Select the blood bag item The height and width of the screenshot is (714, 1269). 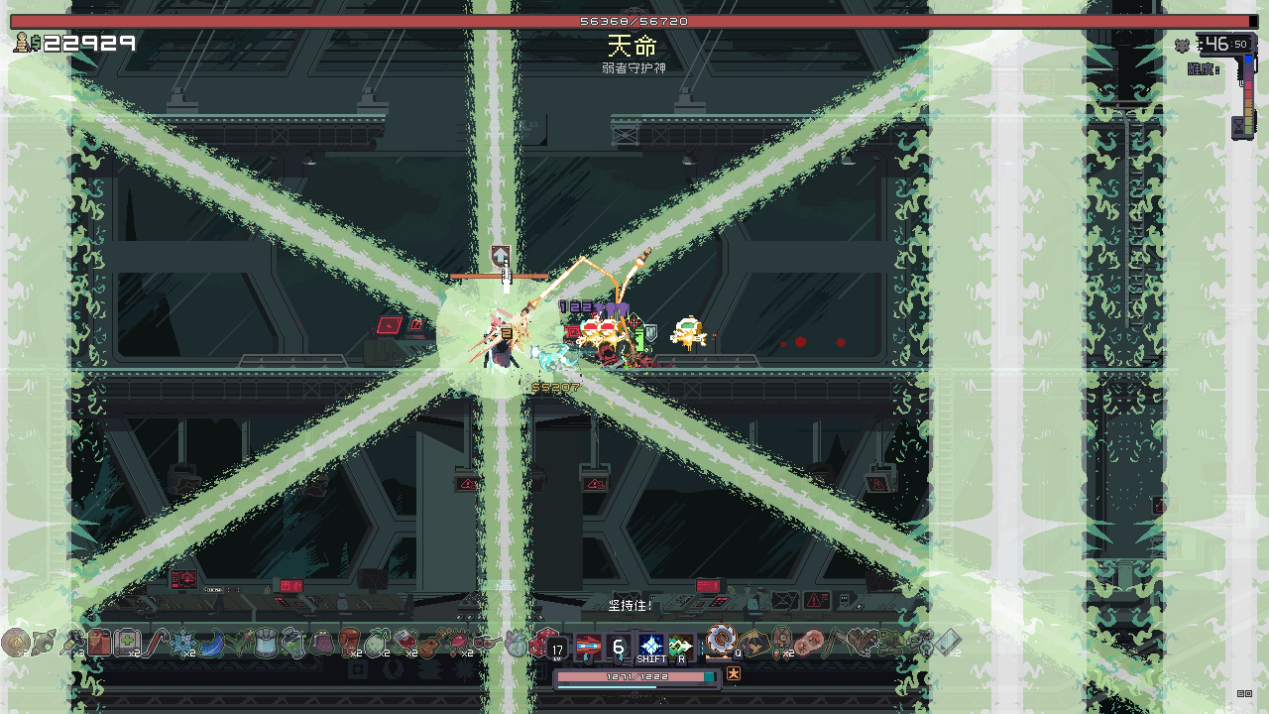click(x=404, y=642)
